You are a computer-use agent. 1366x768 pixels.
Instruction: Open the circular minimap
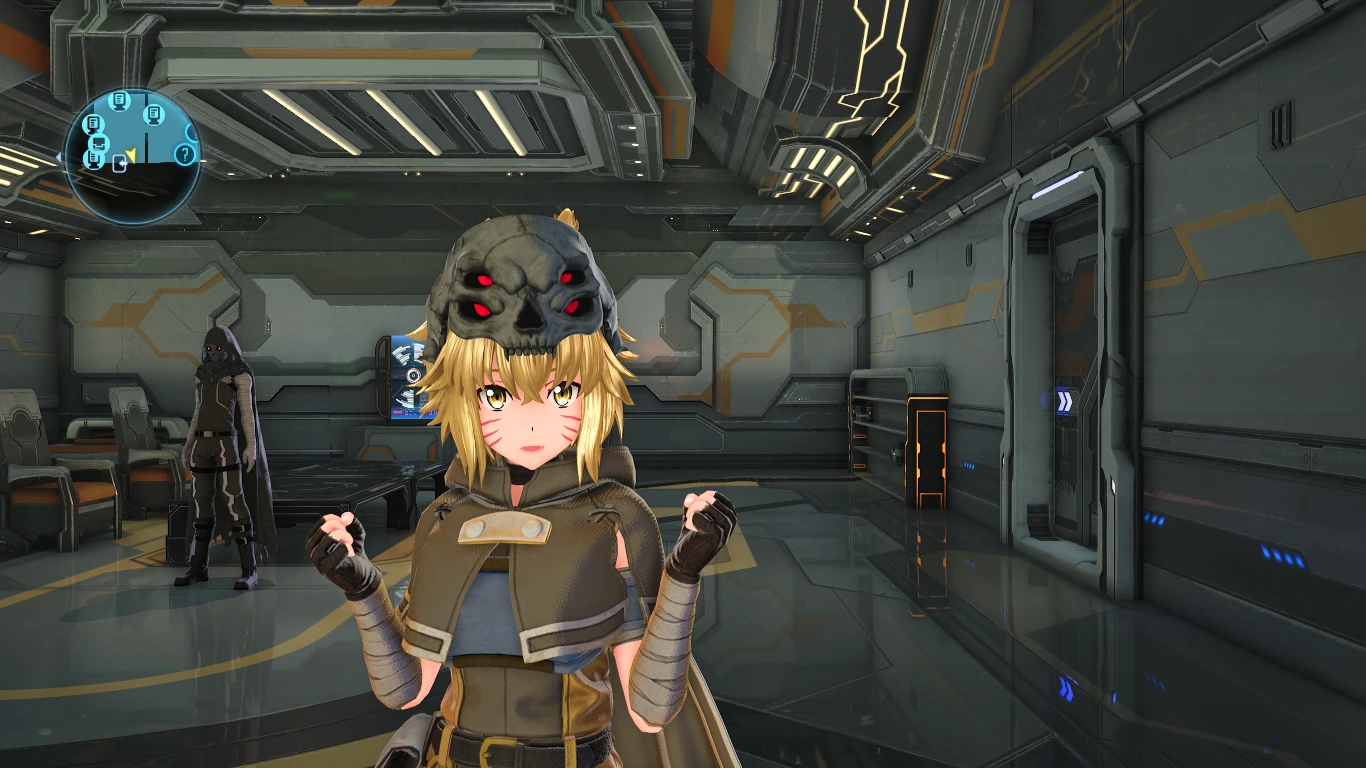(x=133, y=156)
